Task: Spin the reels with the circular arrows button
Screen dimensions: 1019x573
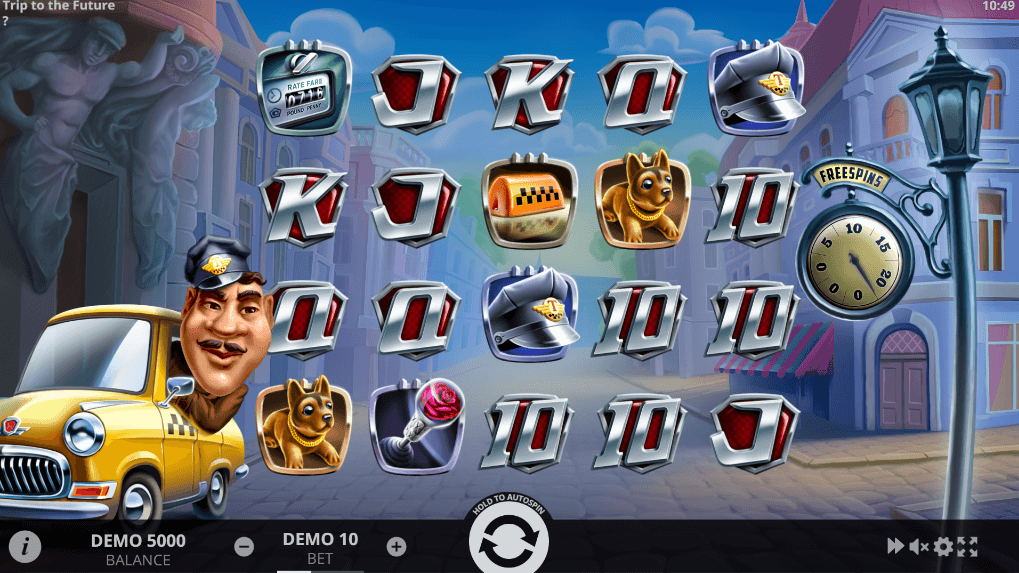Action: (x=509, y=543)
